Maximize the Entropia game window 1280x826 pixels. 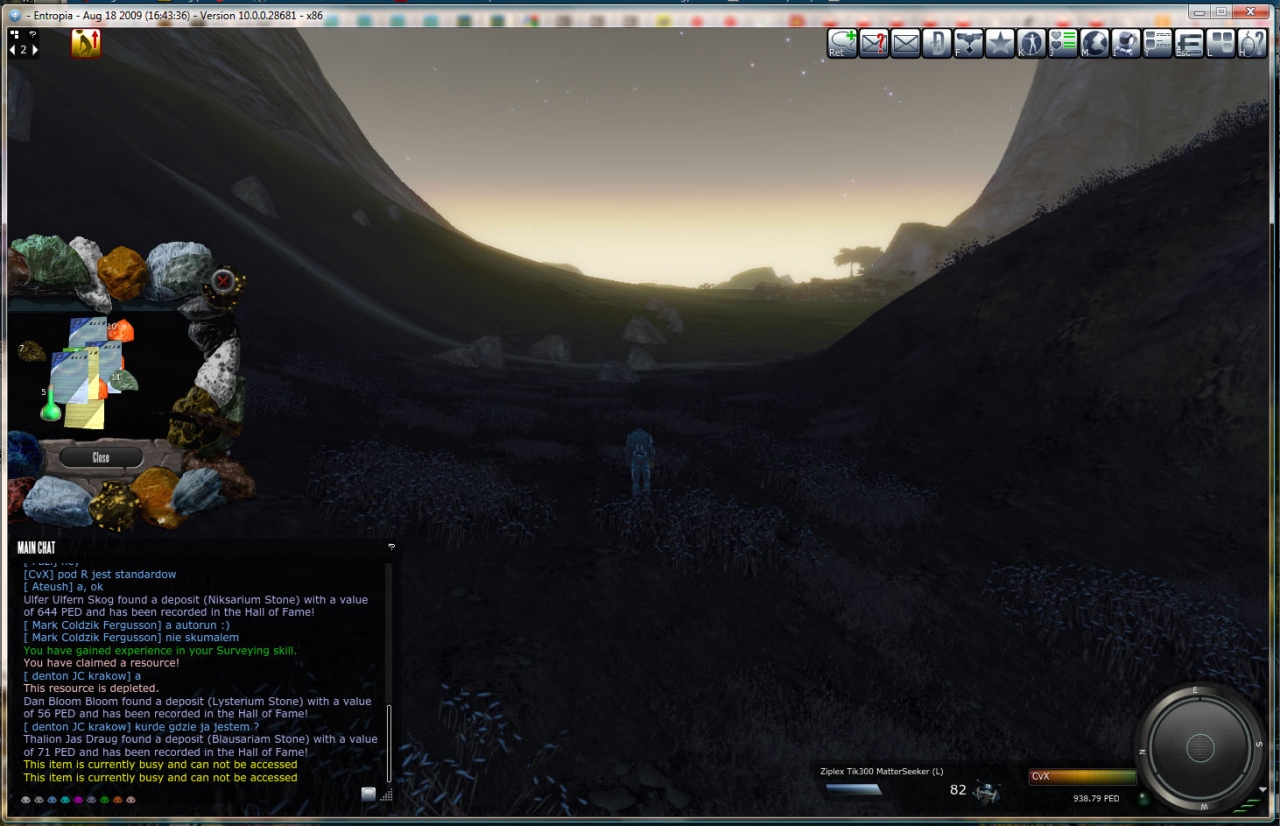(x=1221, y=11)
